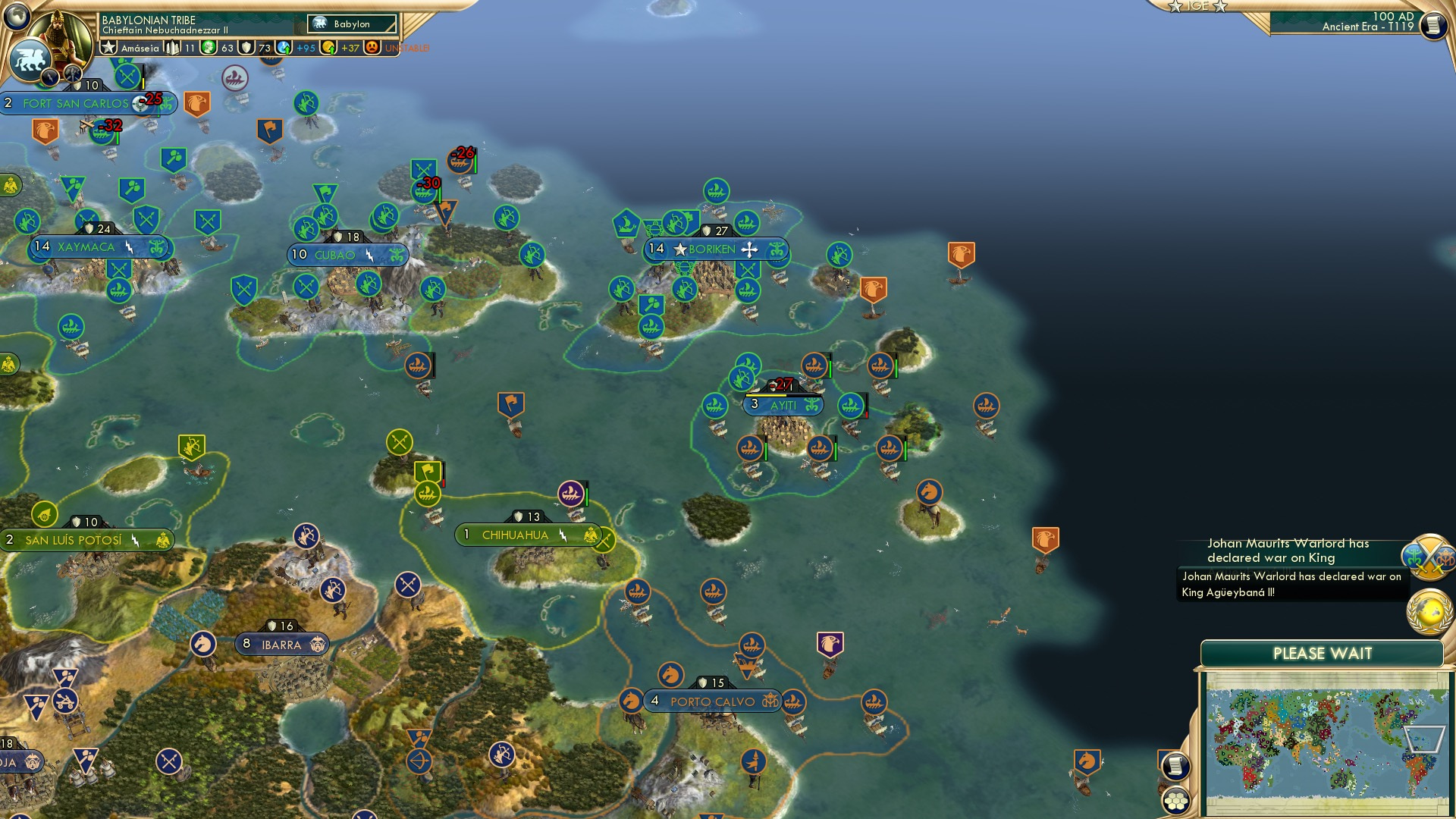
Task: Click the unhappy face UNSTABLE indicator
Action: (x=372, y=47)
